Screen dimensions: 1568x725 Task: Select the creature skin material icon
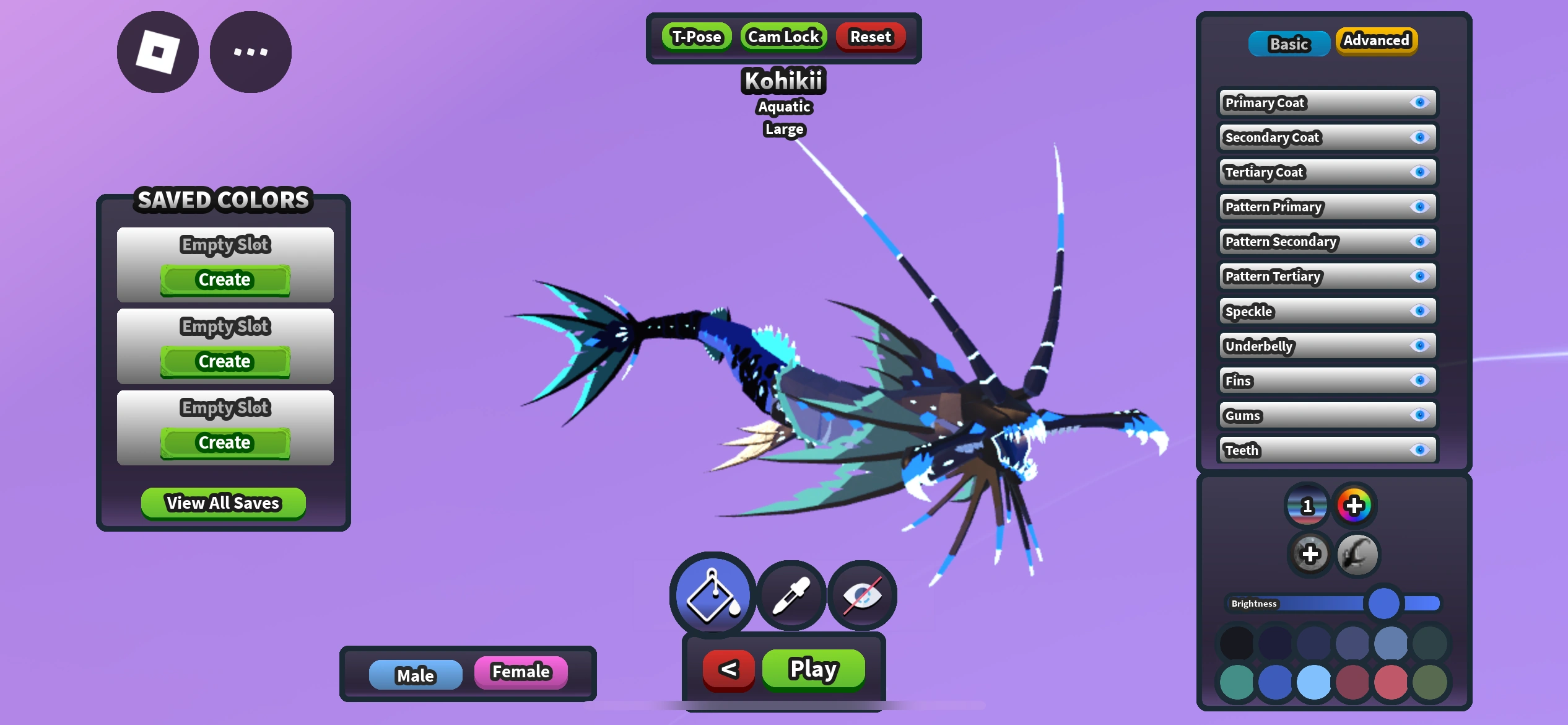click(x=1358, y=553)
